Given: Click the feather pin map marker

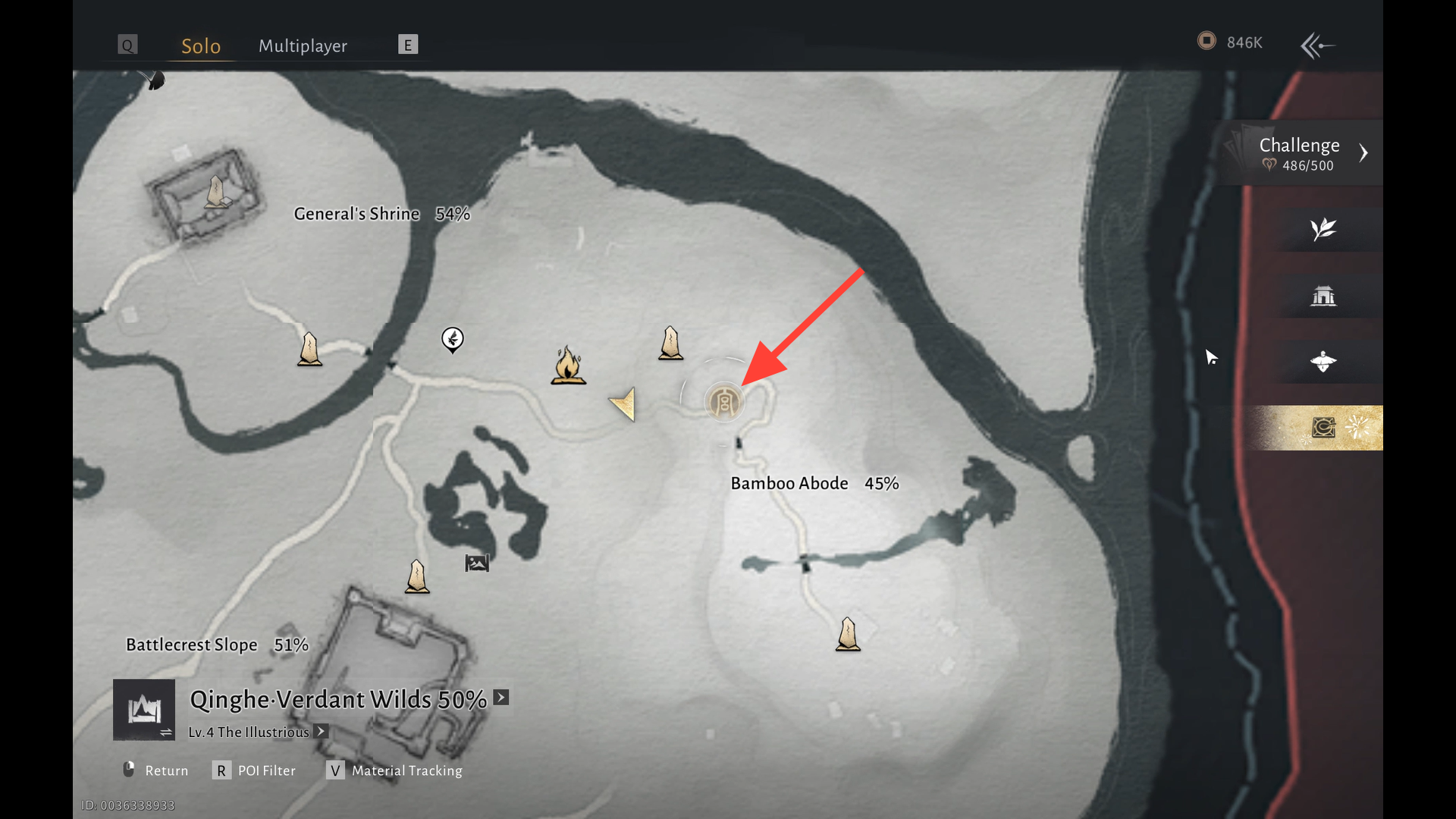Looking at the screenshot, I should coord(453,339).
